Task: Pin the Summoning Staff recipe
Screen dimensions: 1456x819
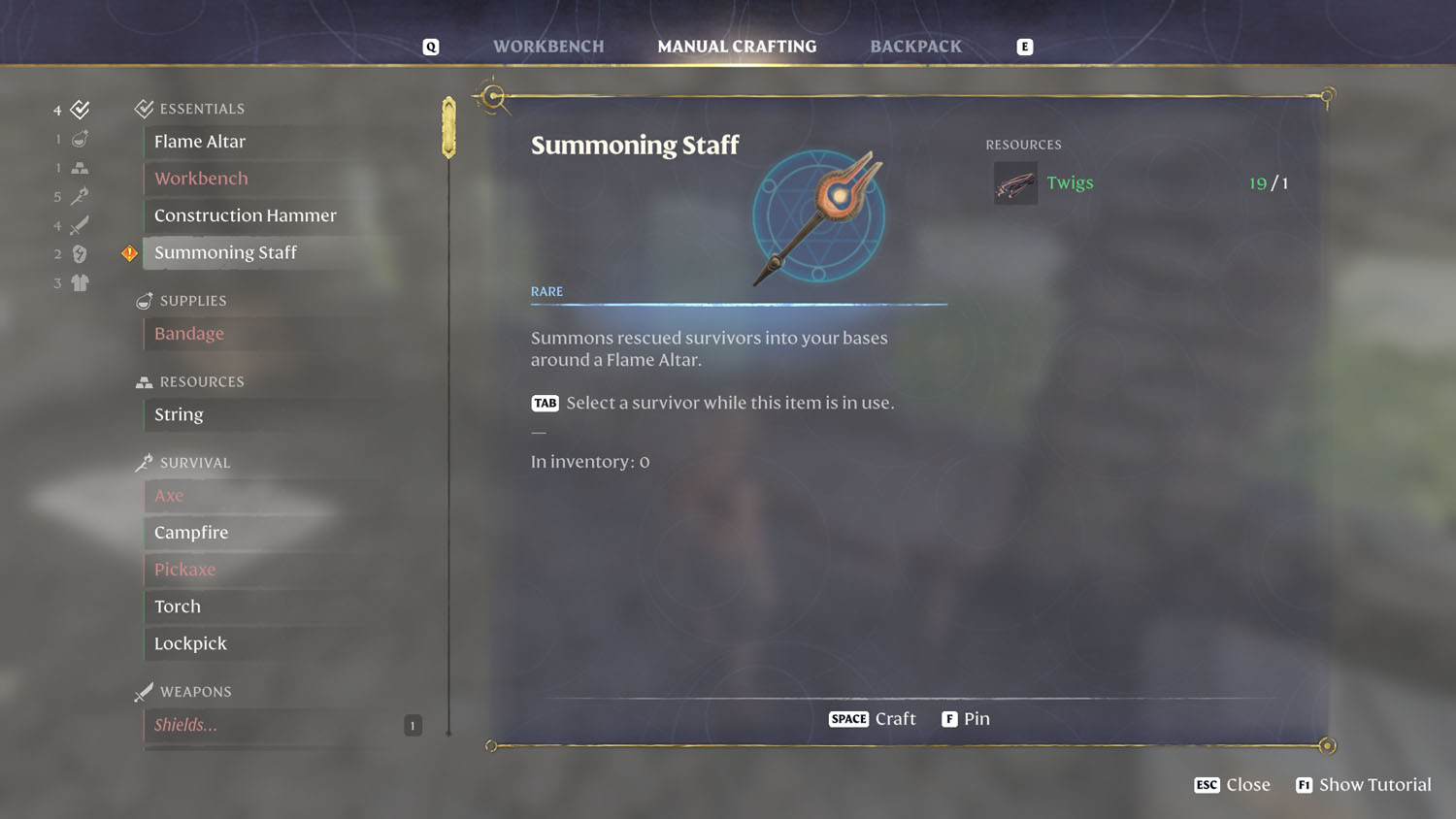Action: click(966, 719)
